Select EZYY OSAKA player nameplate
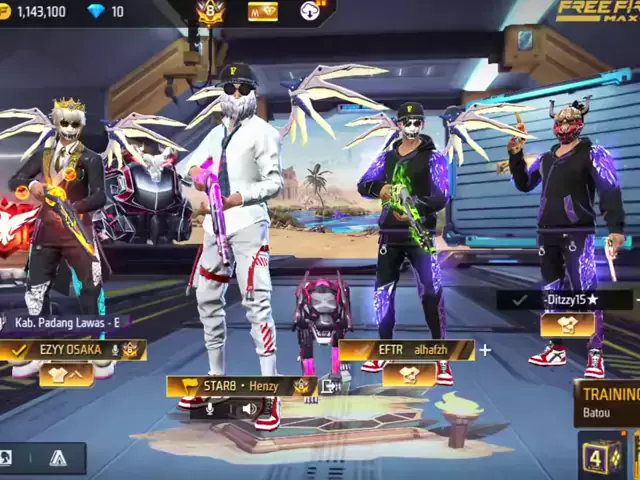The width and height of the screenshot is (640, 480). (x=73, y=350)
